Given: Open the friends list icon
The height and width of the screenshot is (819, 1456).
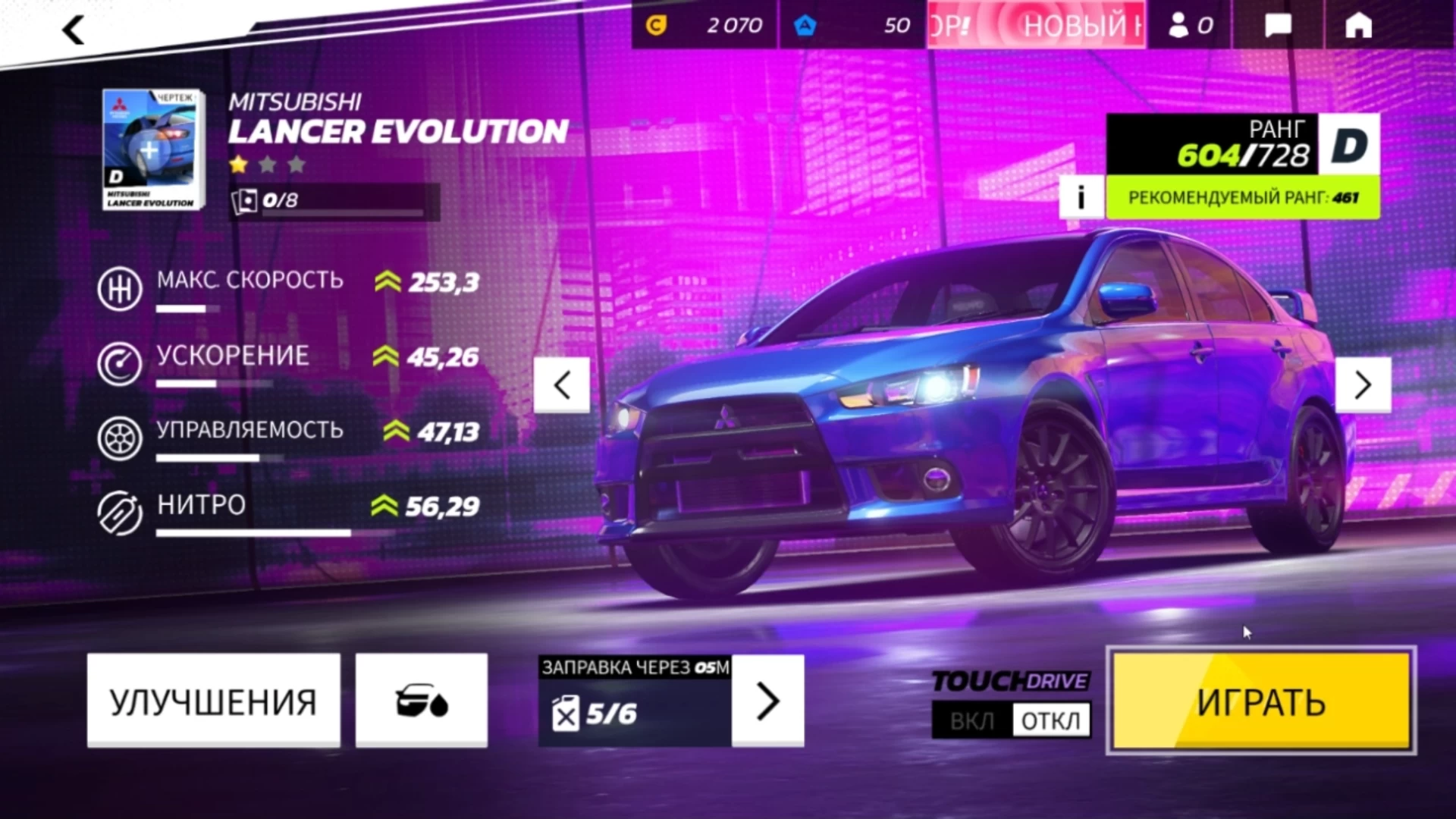Looking at the screenshot, I should 1190,26.
